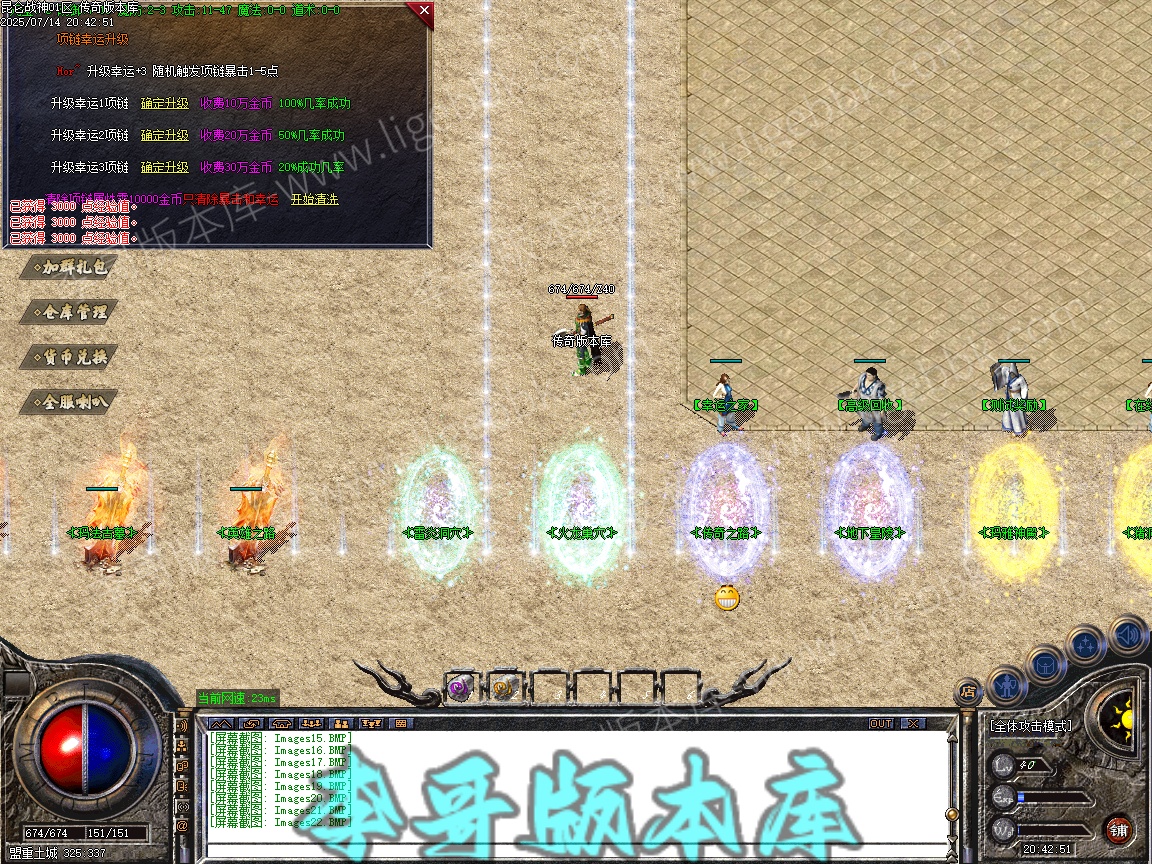Screen dimensions: 1152x864
Task: Confirm upgrade for the luck 2 necklace
Action: coord(164,135)
